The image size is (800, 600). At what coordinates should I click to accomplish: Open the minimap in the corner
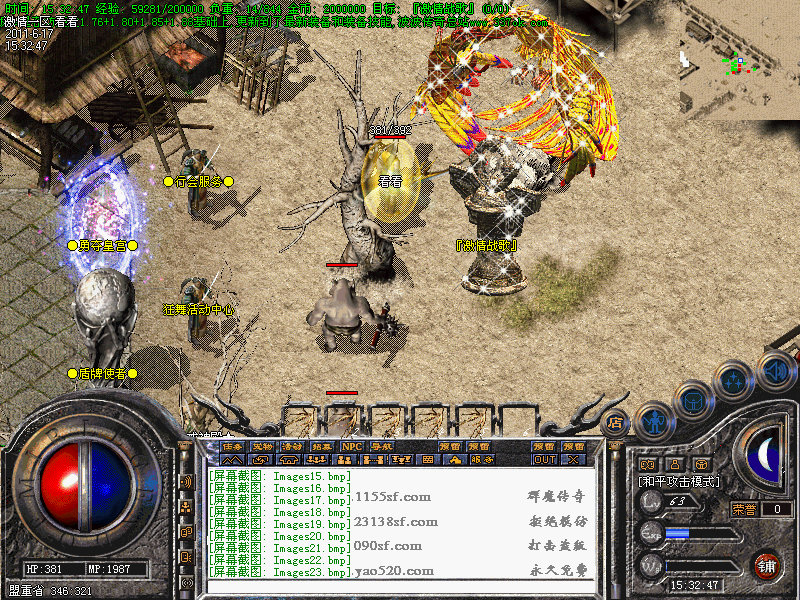[x=738, y=62]
